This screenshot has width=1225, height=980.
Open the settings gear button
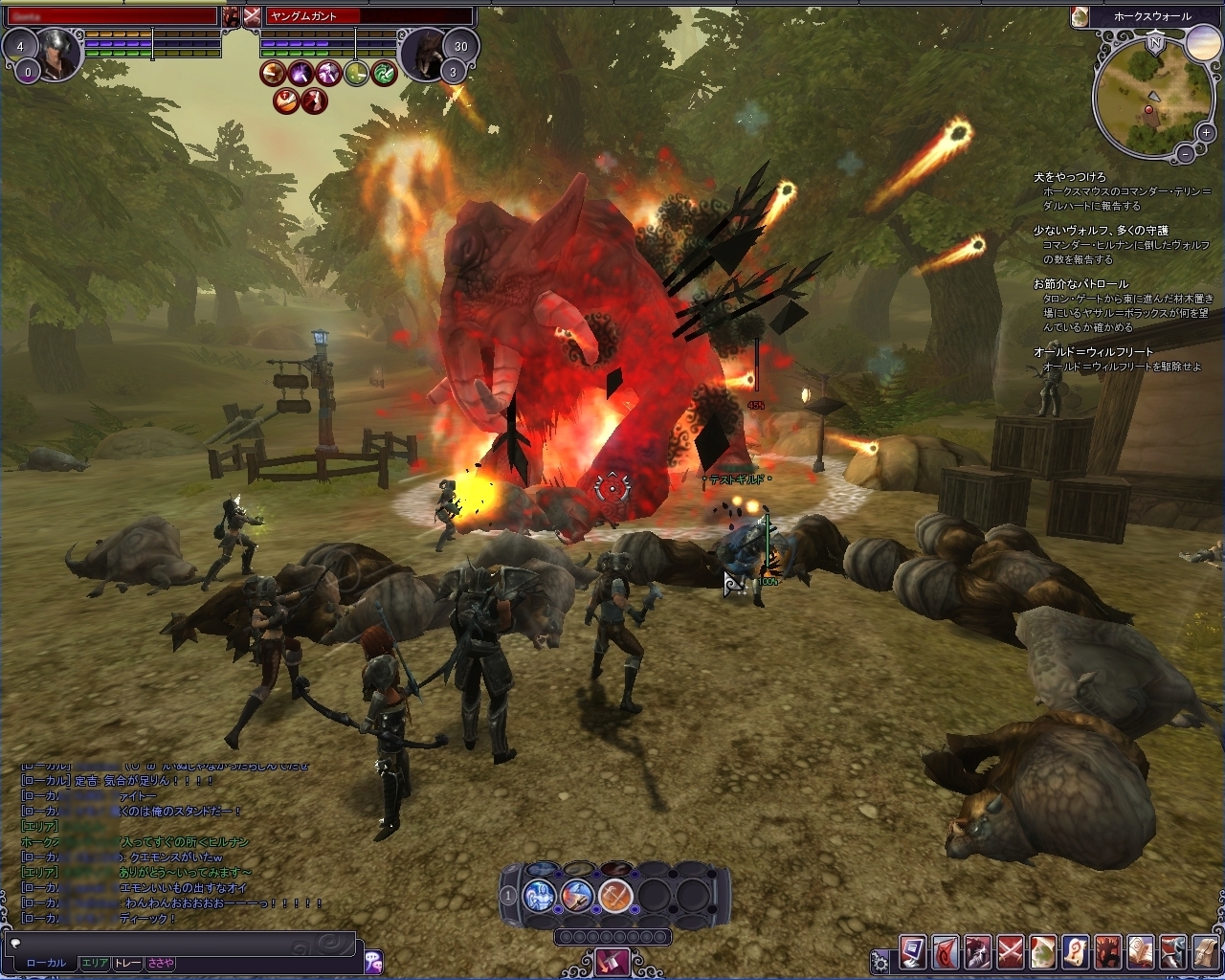tap(880, 960)
